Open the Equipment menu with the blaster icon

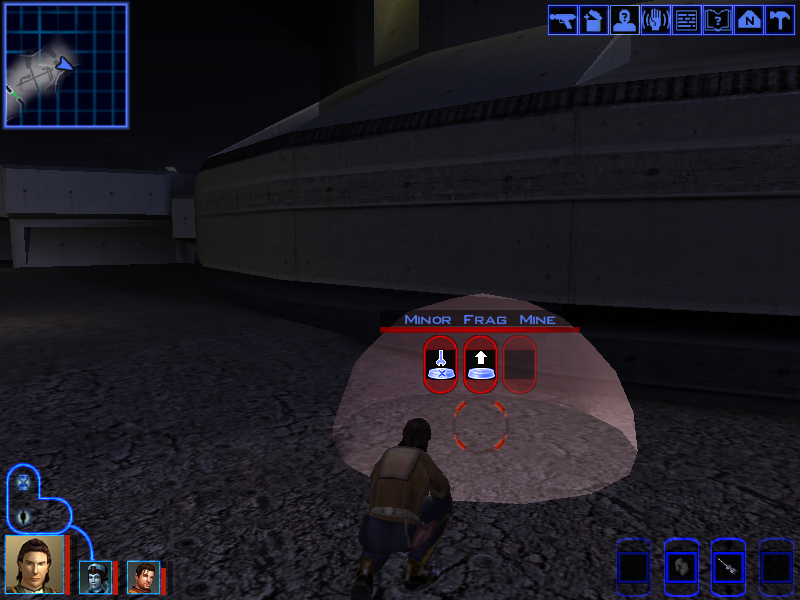(x=563, y=20)
